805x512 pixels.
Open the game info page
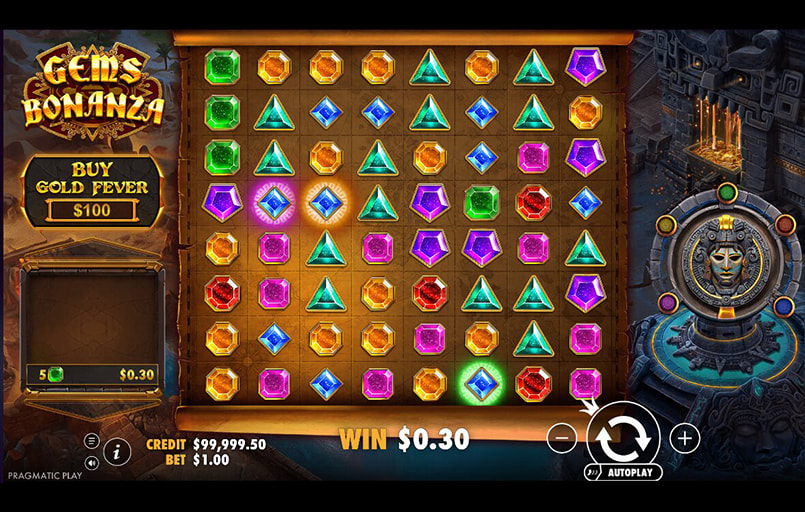pos(117,451)
